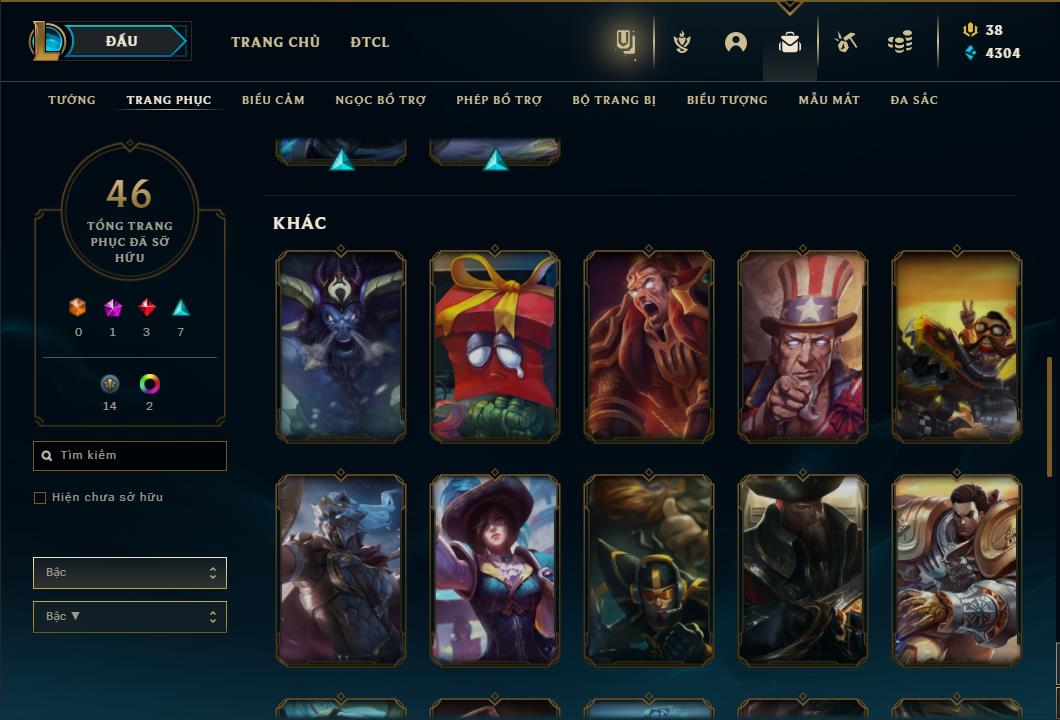This screenshot has height=720, width=1060.
Task: Click the Tìm kiếm search field
Action: tap(130, 456)
